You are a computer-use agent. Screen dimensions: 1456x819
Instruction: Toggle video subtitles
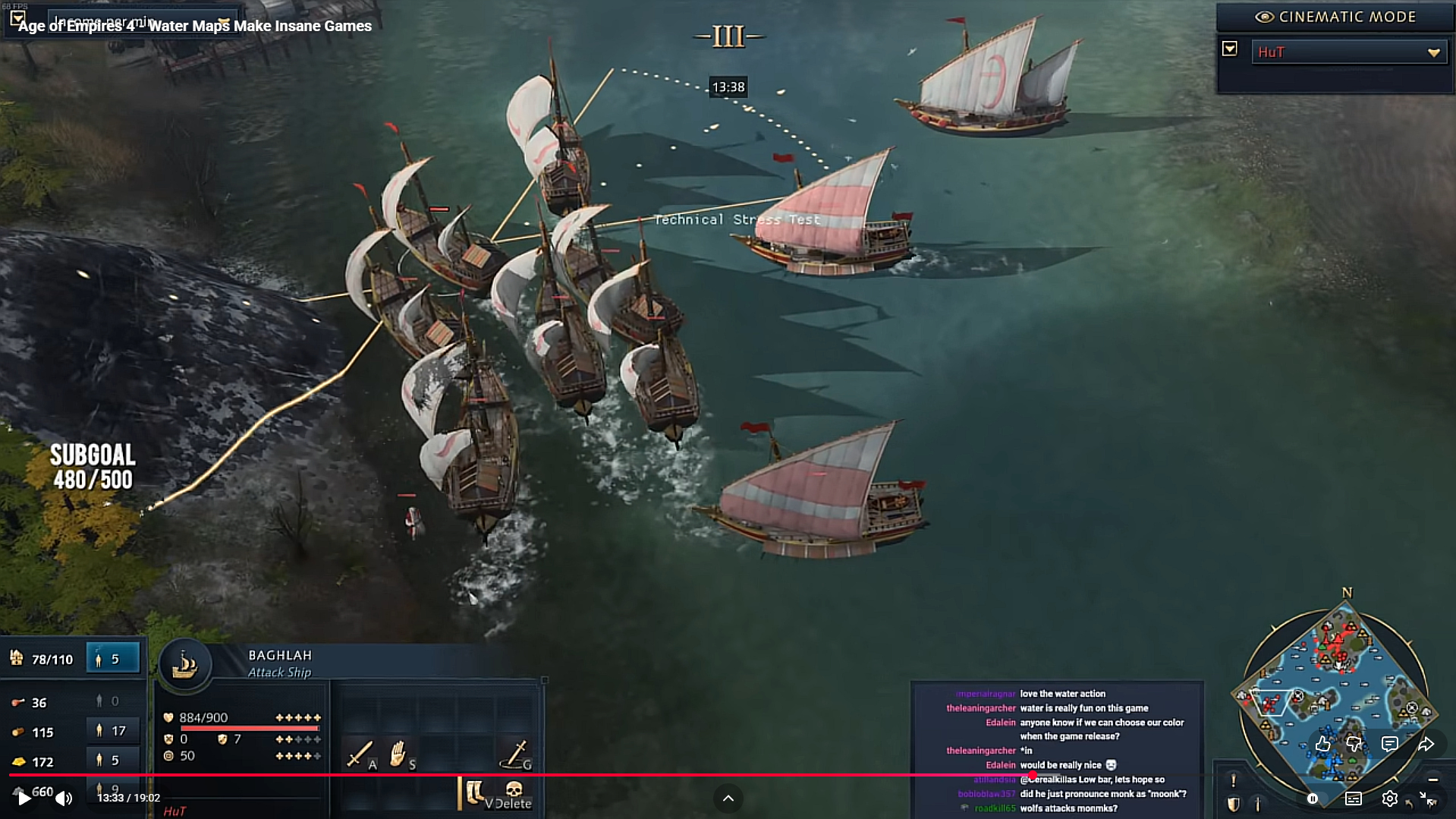[x=1353, y=799]
